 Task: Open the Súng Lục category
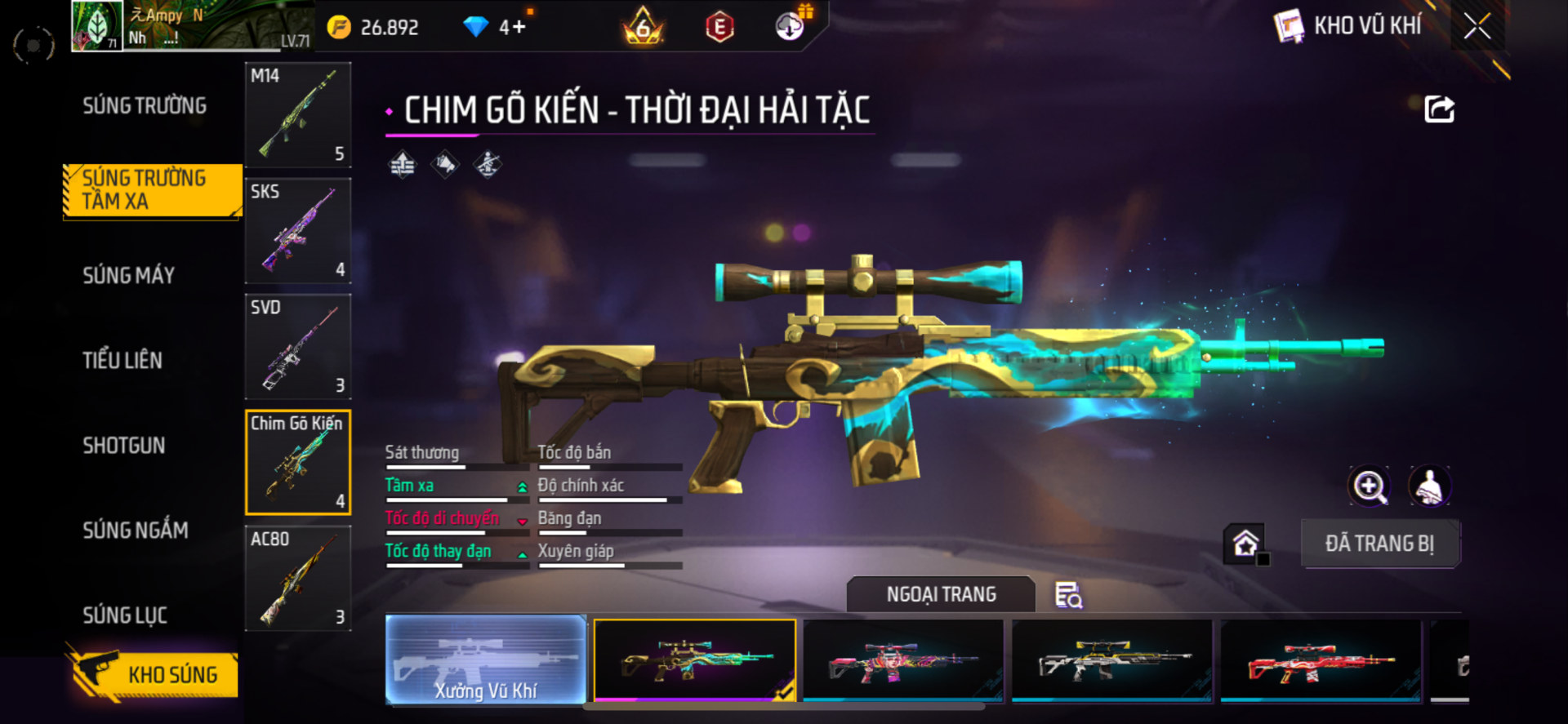click(x=125, y=615)
